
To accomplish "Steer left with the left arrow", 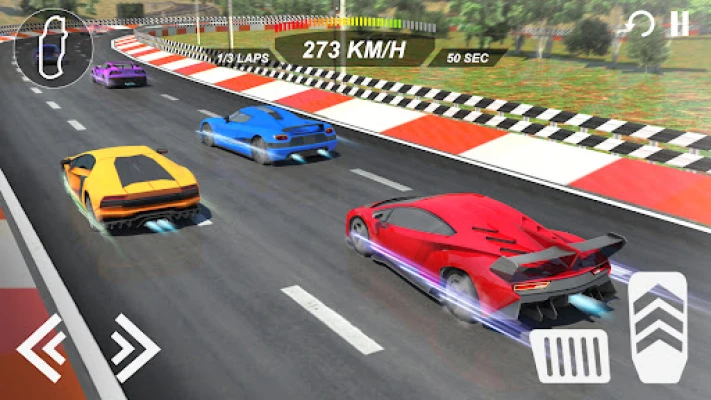I will click(x=42, y=348).
